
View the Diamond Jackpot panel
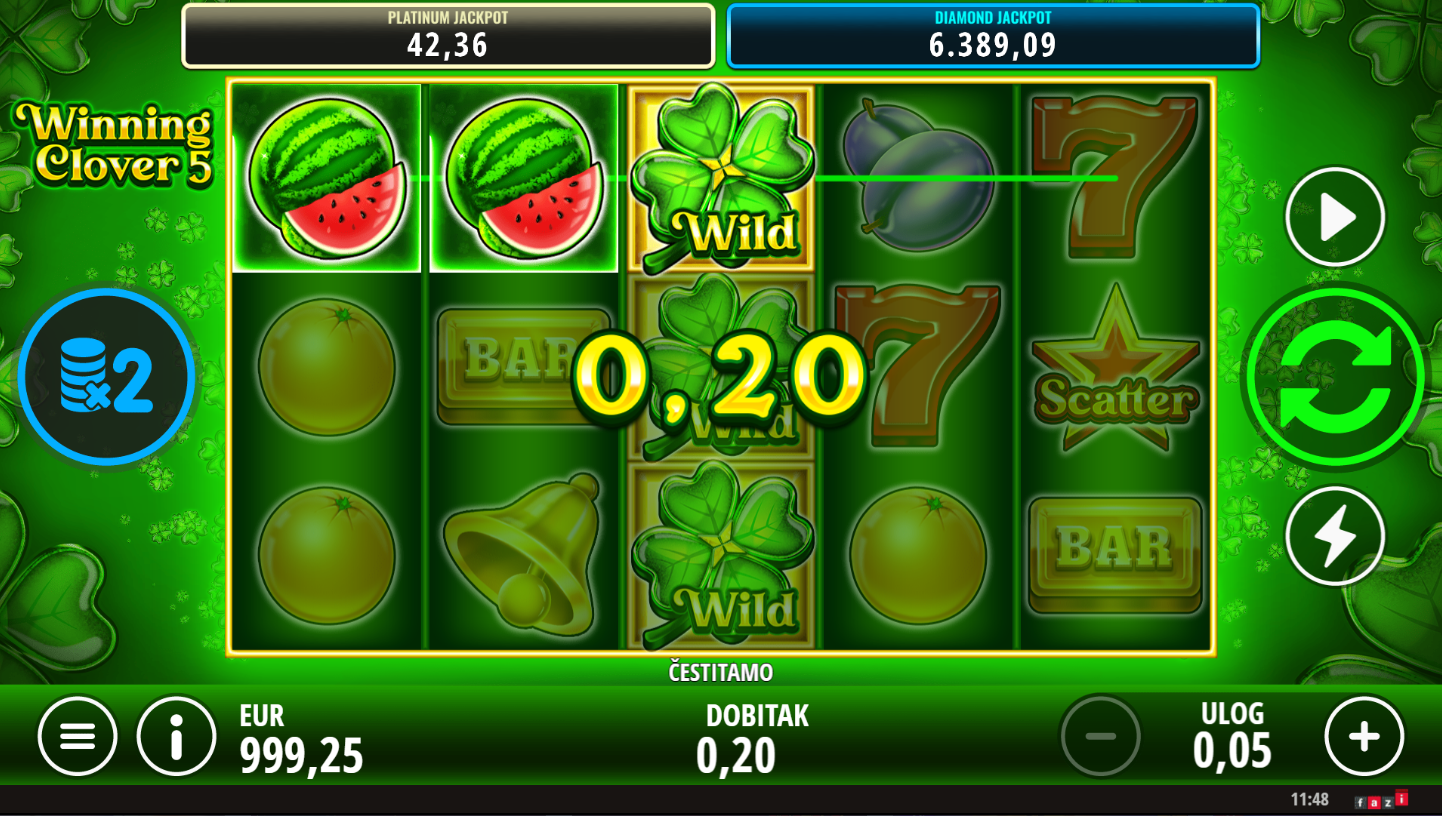[x=992, y=36]
